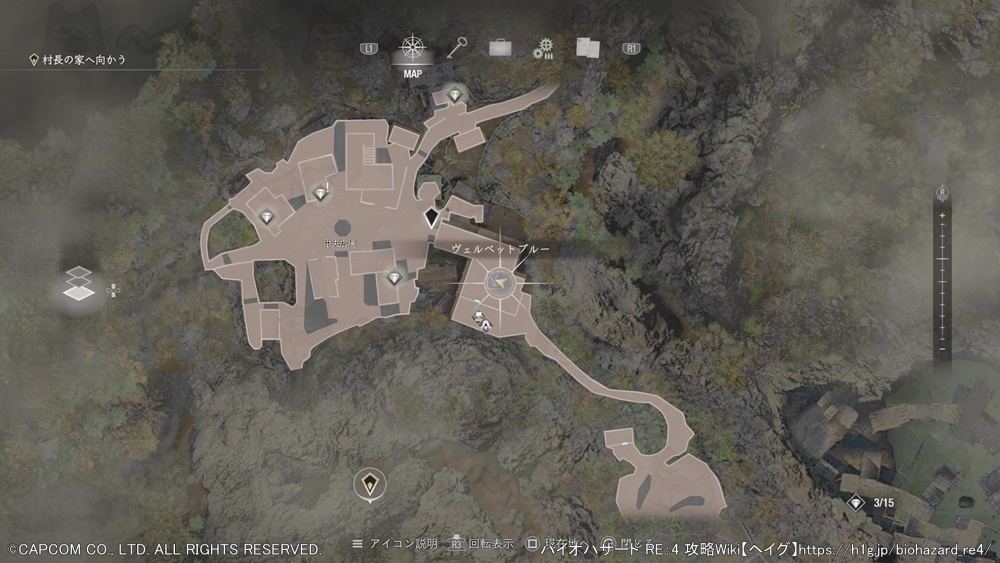Select the typewriter save point marker

[485, 323]
